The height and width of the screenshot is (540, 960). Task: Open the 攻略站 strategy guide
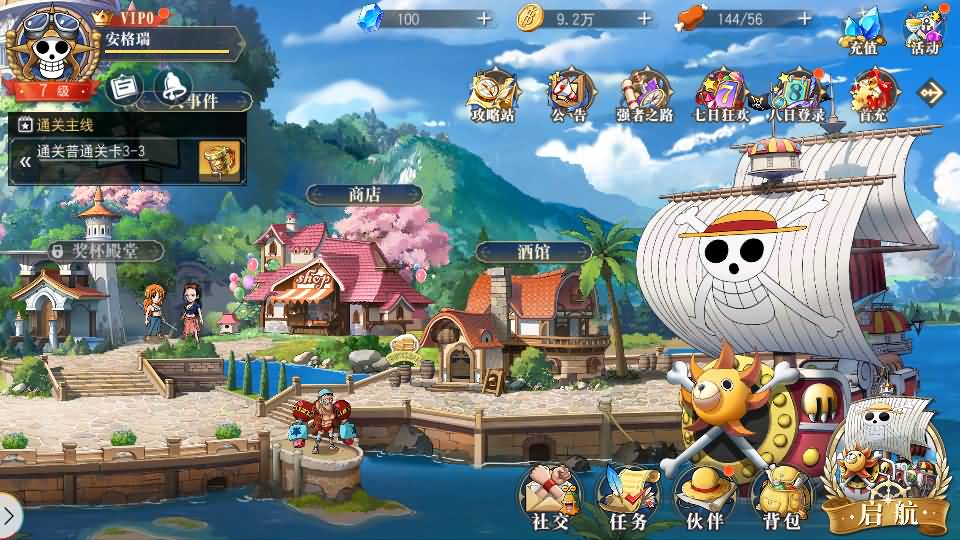pos(494,94)
